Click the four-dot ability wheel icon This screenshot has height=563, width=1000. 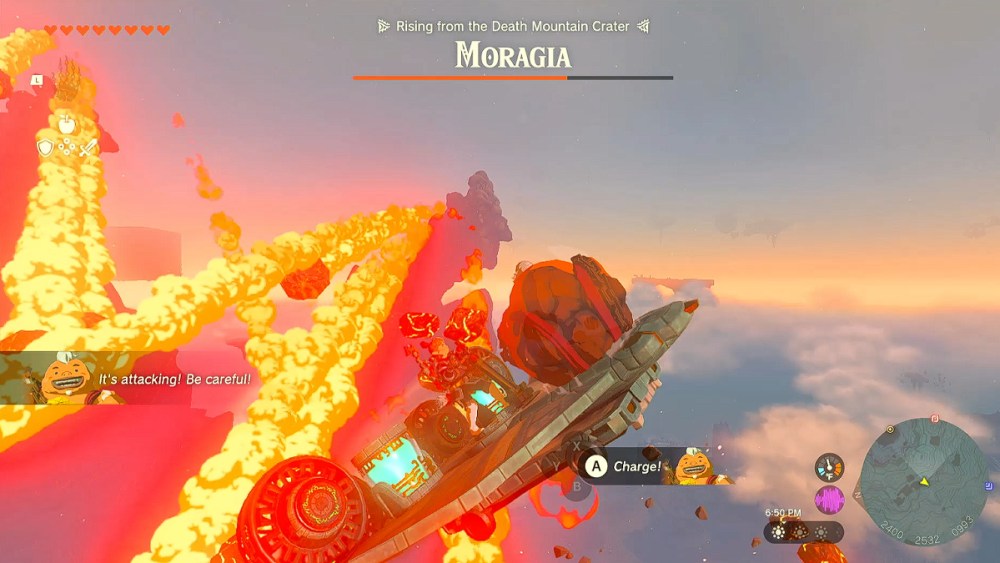pyautogui.click(x=67, y=148)
